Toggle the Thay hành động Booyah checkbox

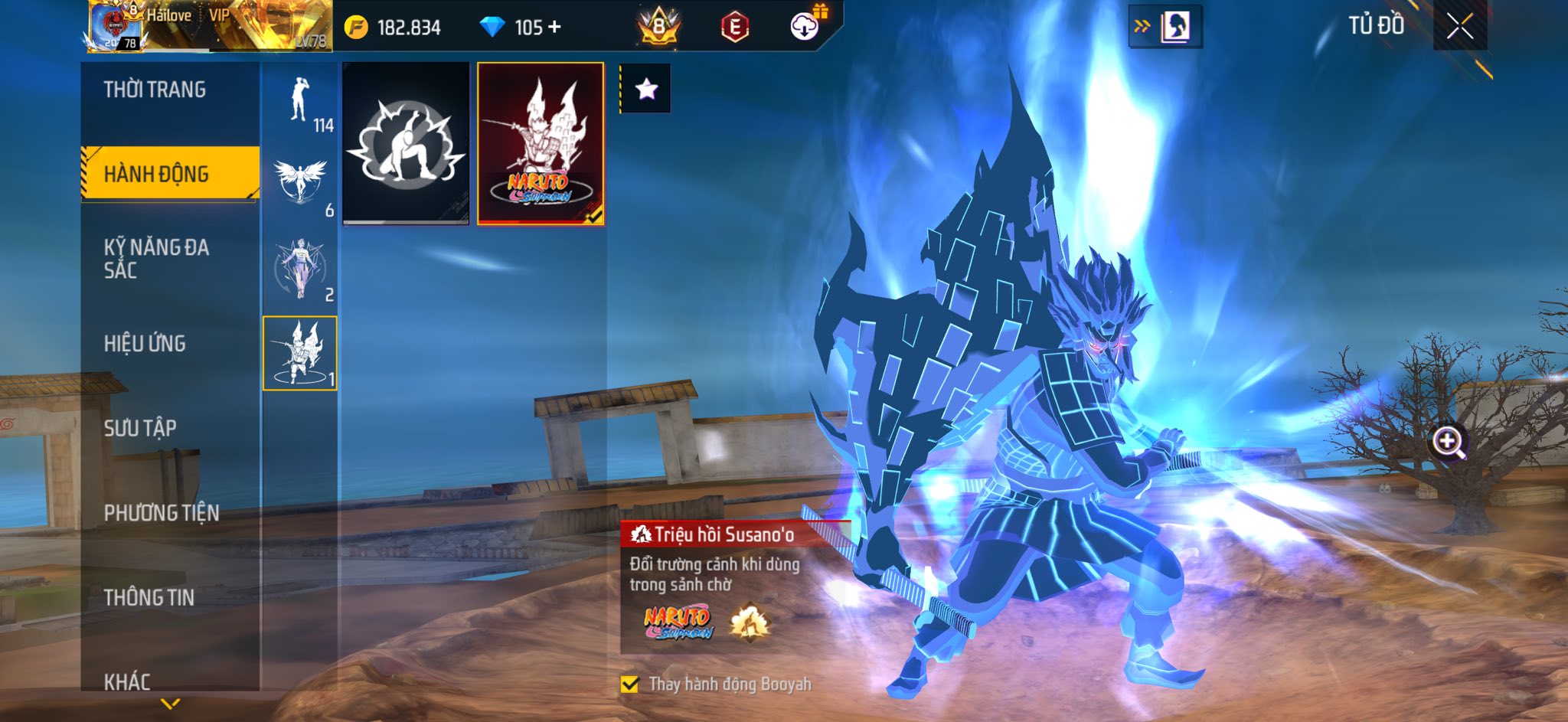(x=630, y=684)
